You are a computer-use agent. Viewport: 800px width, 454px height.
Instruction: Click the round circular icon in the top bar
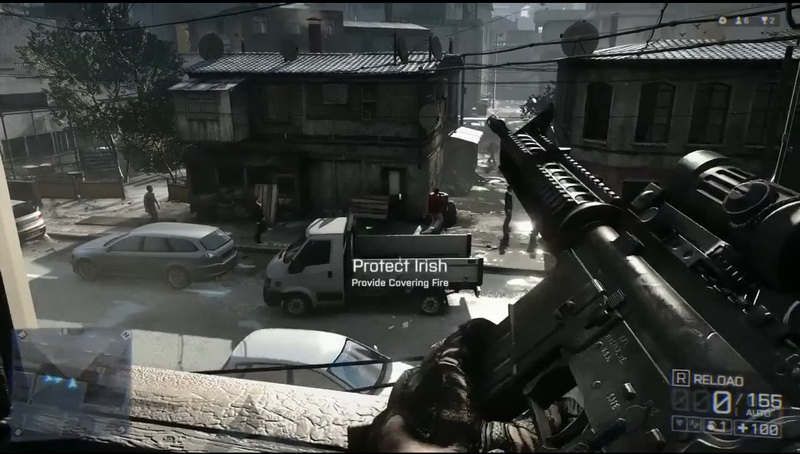click(x=723, y=20)
